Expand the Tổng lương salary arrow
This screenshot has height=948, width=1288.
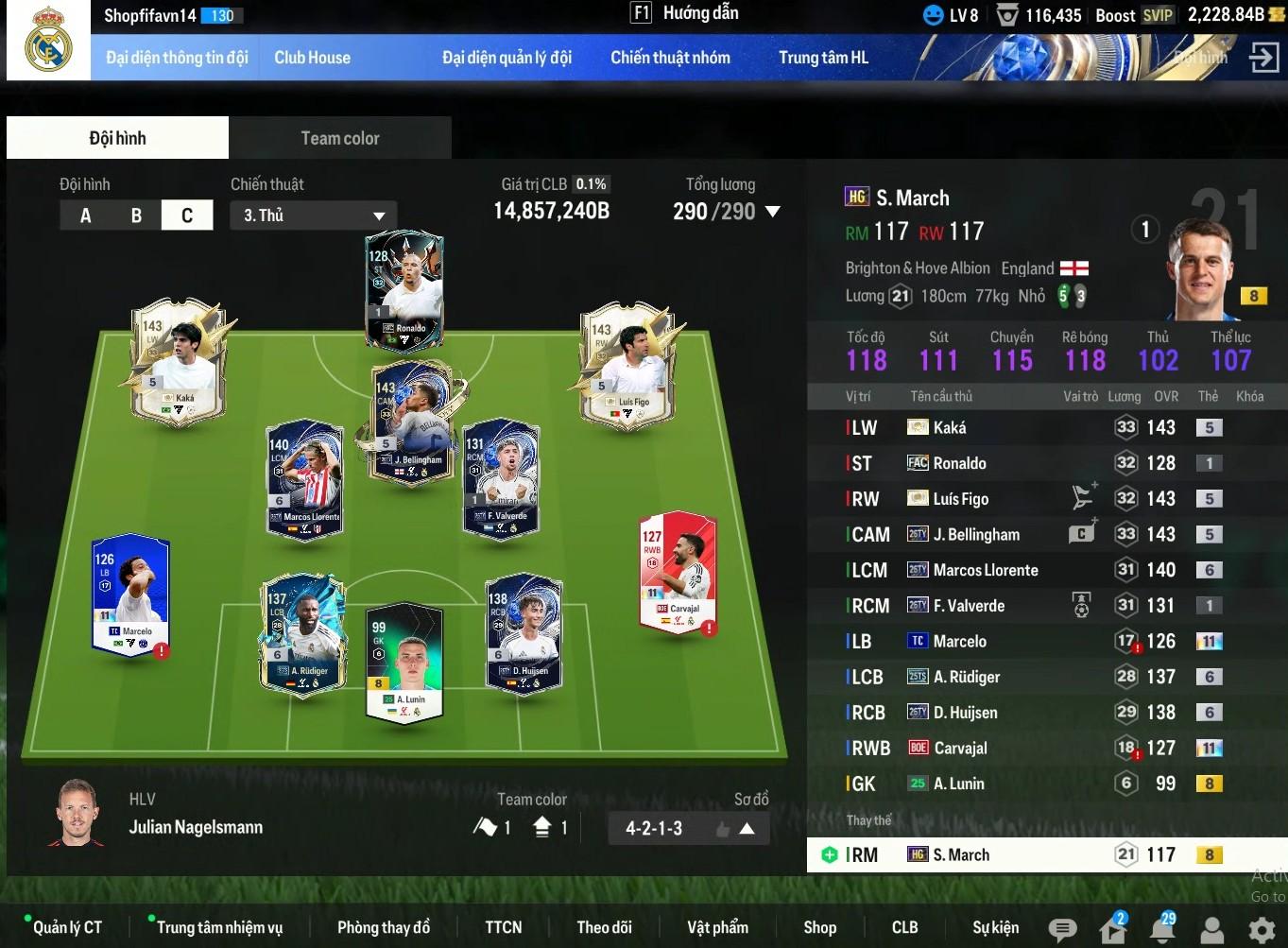pyautogui.click(x=773, y=212)
